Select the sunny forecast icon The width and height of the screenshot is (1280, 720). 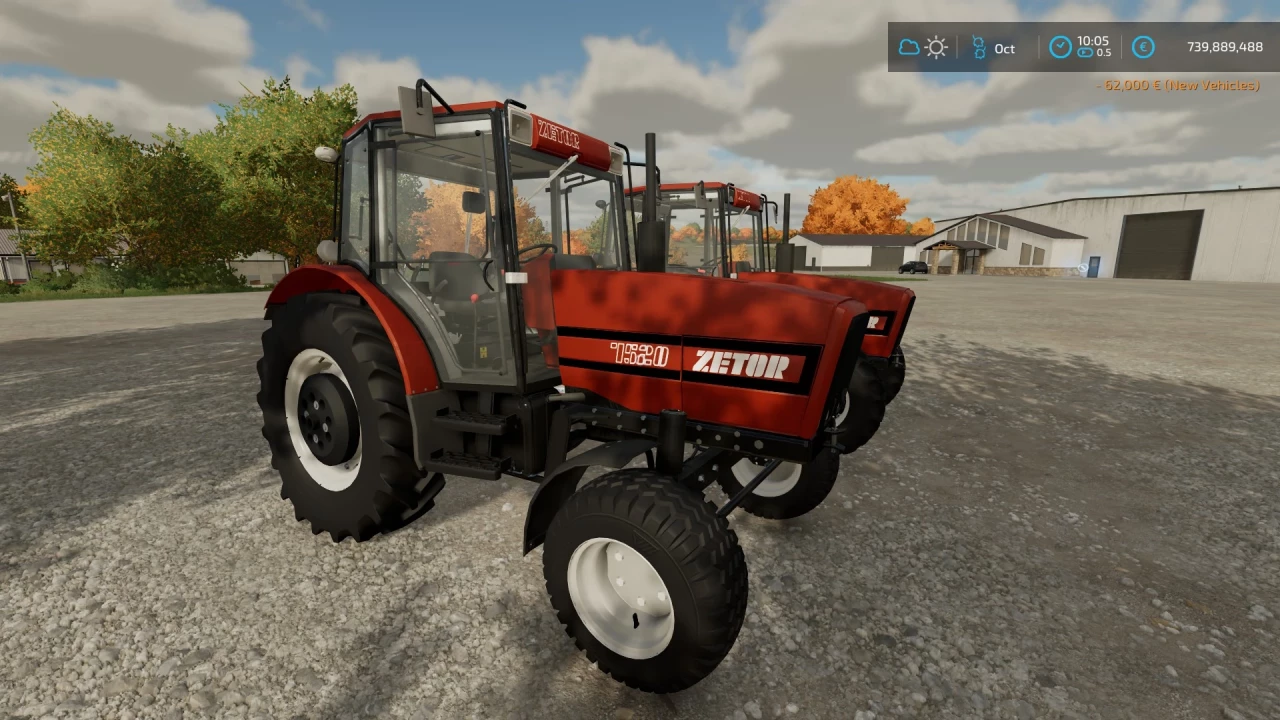pos(936,46)
